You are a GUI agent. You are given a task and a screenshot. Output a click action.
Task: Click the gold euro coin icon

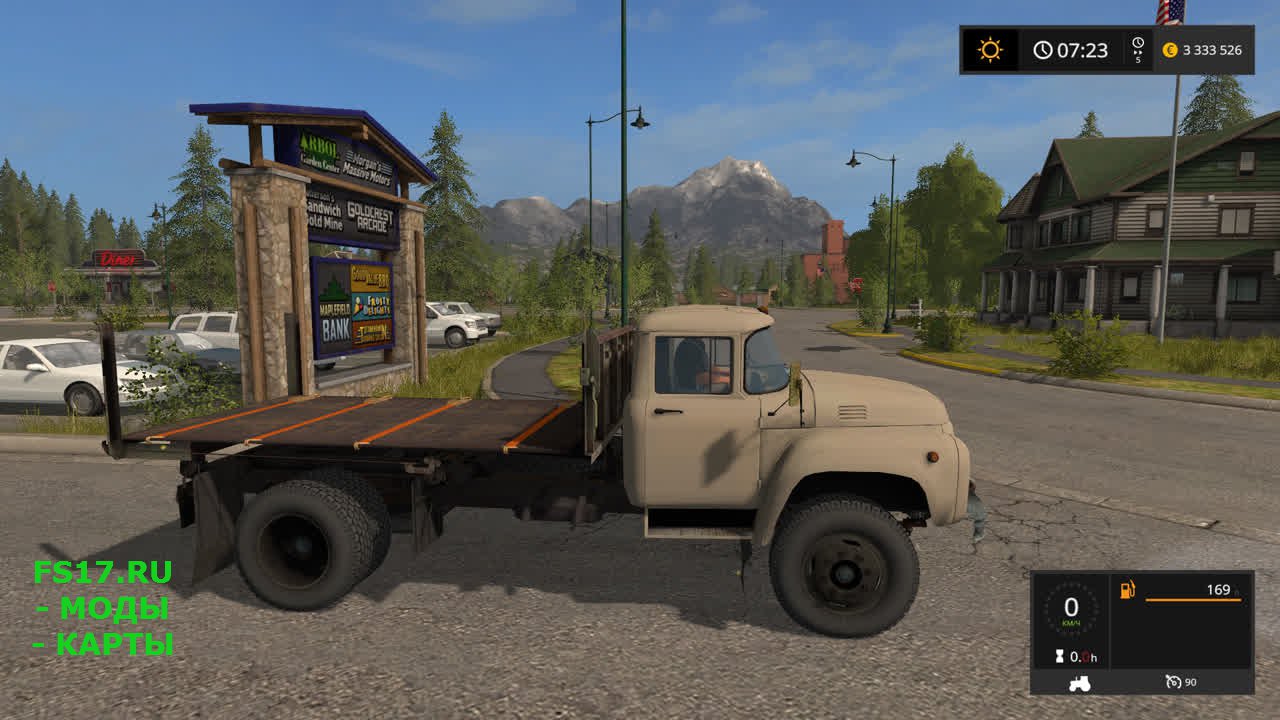[x=1170, y=50]
